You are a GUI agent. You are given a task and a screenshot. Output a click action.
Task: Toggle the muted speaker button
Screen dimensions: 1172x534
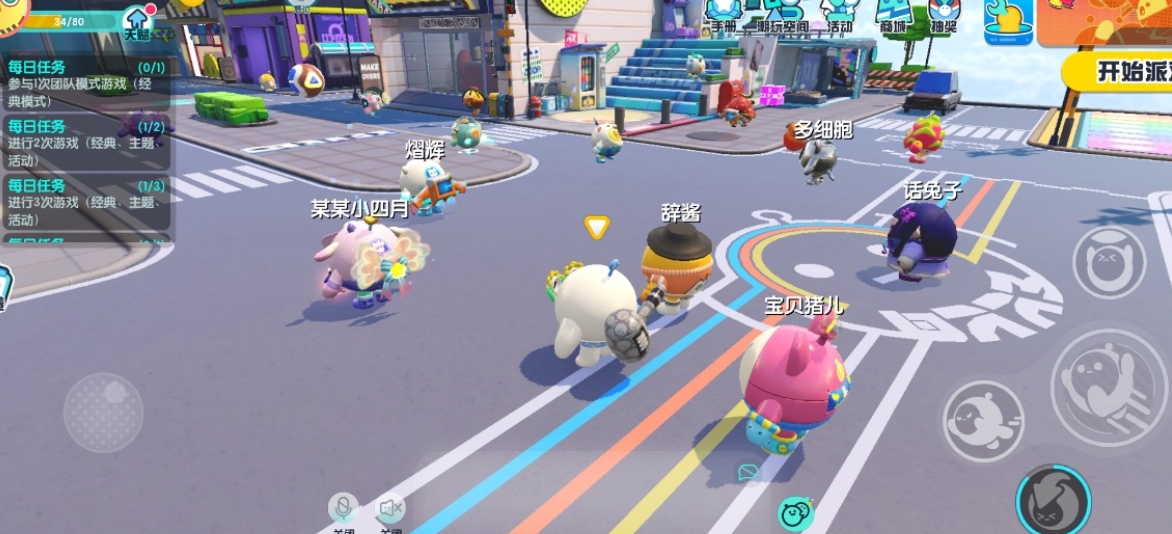[x=390, y=509]
